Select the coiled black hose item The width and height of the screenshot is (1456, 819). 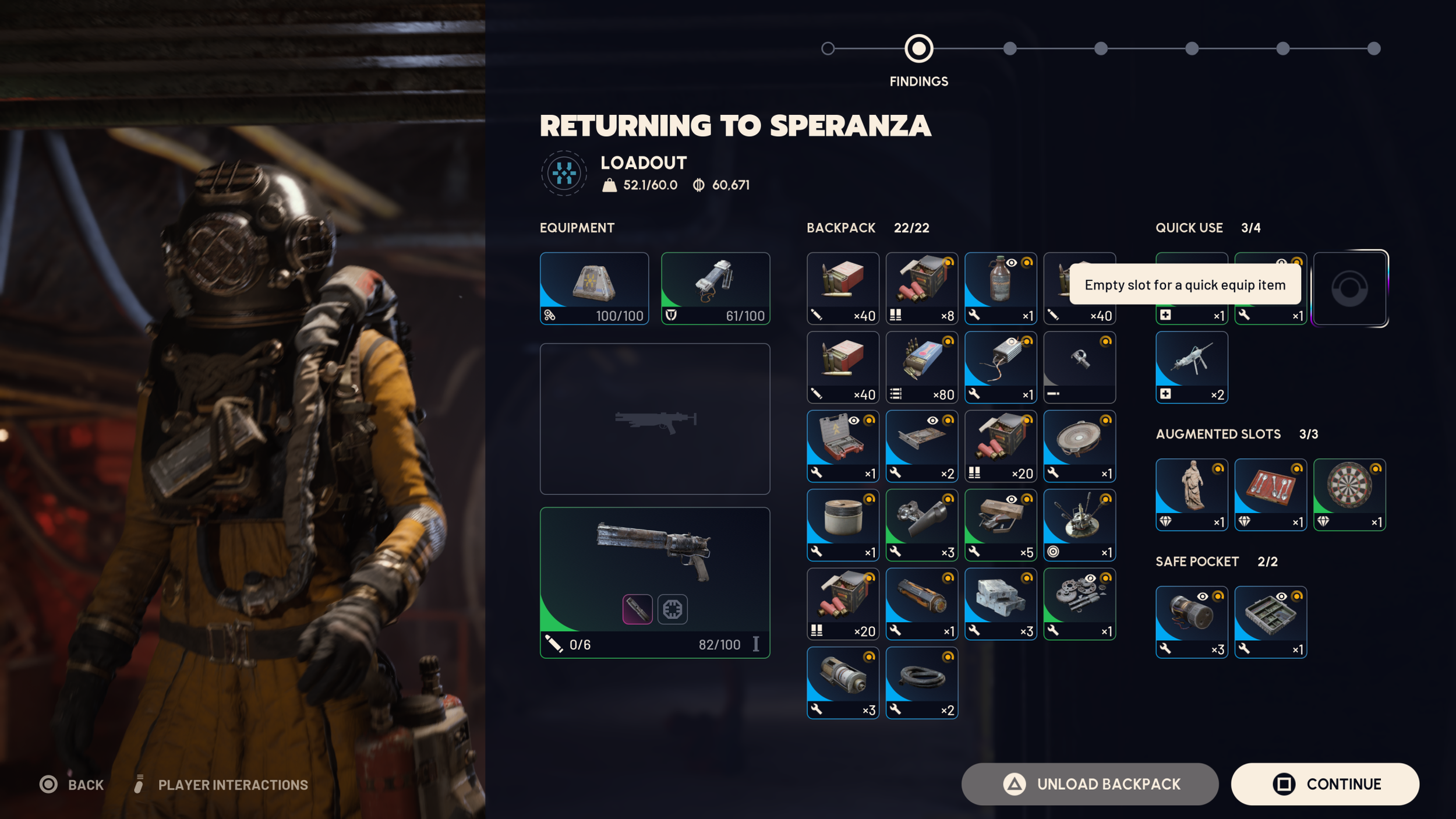(x=921, y=683)
